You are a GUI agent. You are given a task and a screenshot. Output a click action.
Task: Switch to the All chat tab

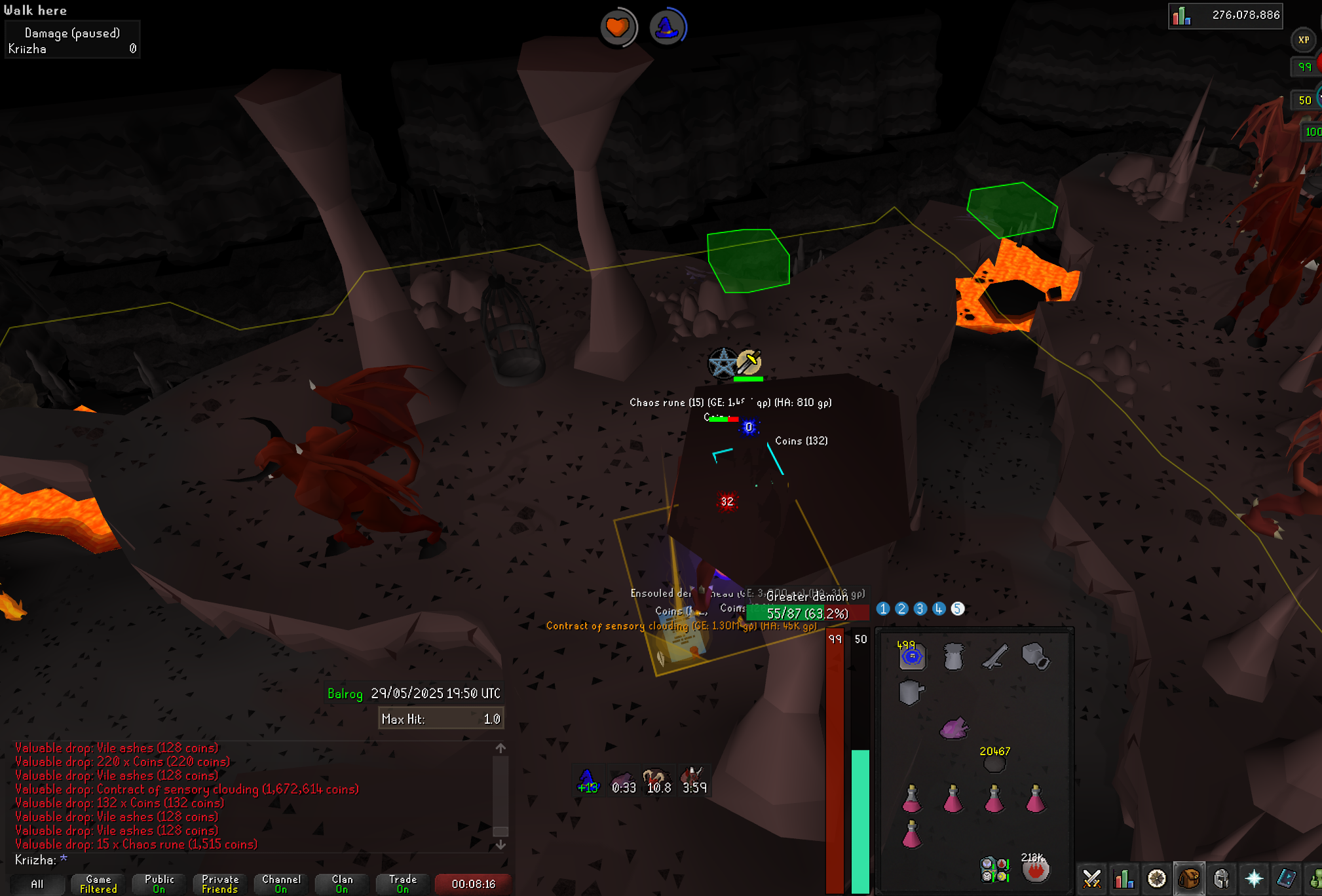[x=37, y=884]
